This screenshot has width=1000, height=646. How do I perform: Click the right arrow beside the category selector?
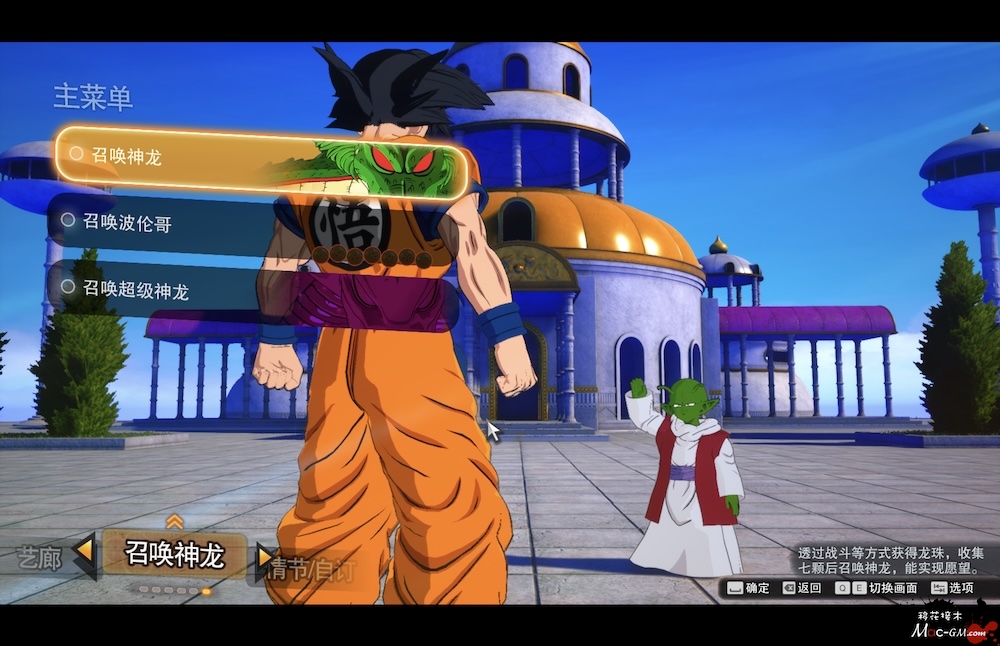click(x=264, y=555)
